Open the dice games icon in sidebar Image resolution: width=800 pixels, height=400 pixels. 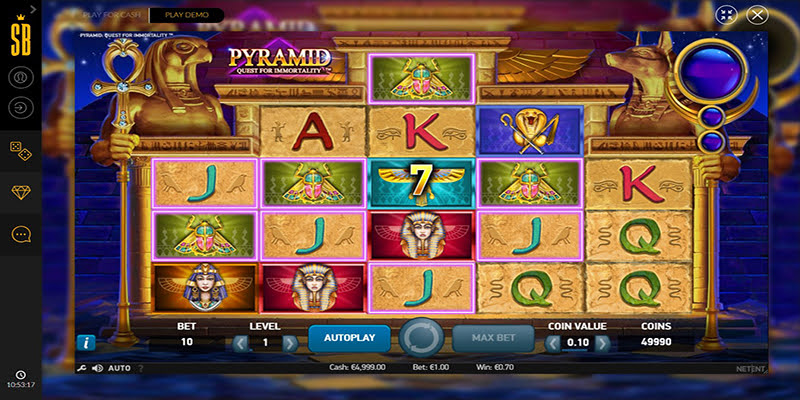[21, 148]
